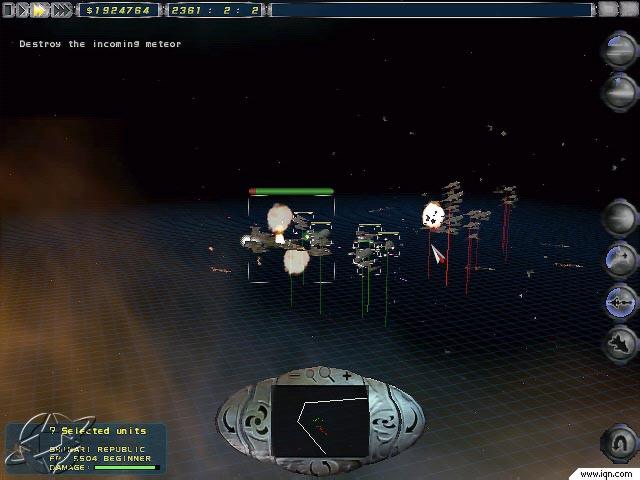Activate the fast-forward double-arrow speed button
The height and width of the screenshot is (480, 640).
[x=40, y=10]
